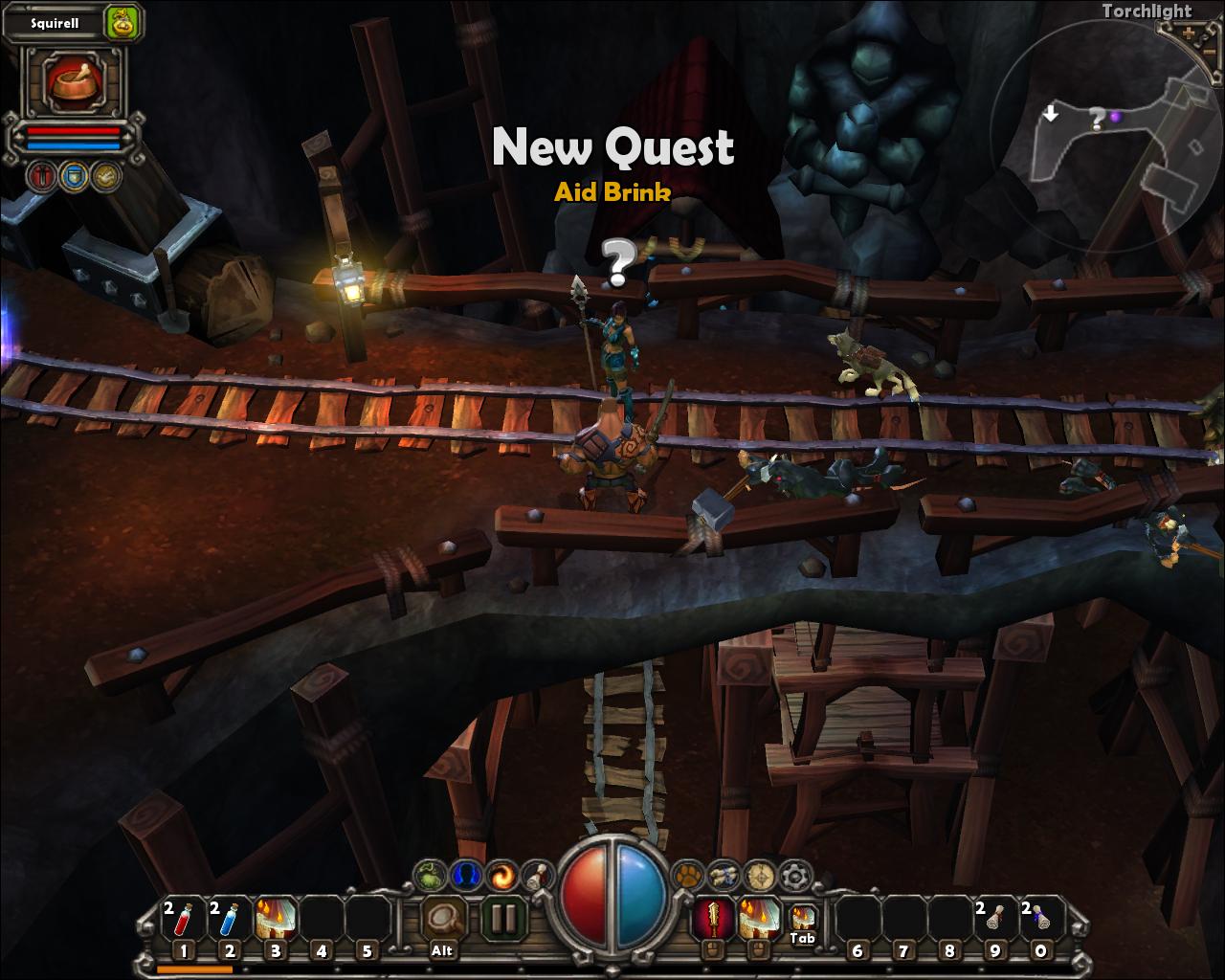The width and height of the screenshot is (1225, 980).
Task: Open the green bag inventory icon
Action: pos(431,875)
